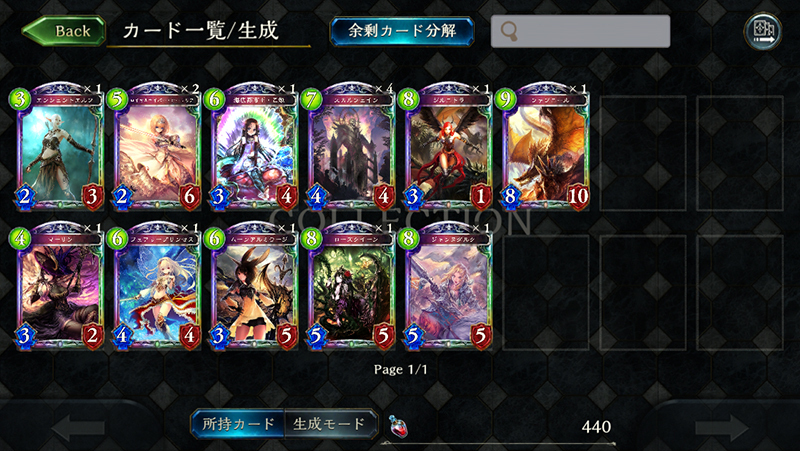Screen dimensions: 800x451
Task: Select the Zirnitra 8-cost red-haired card
Action: 446,148
